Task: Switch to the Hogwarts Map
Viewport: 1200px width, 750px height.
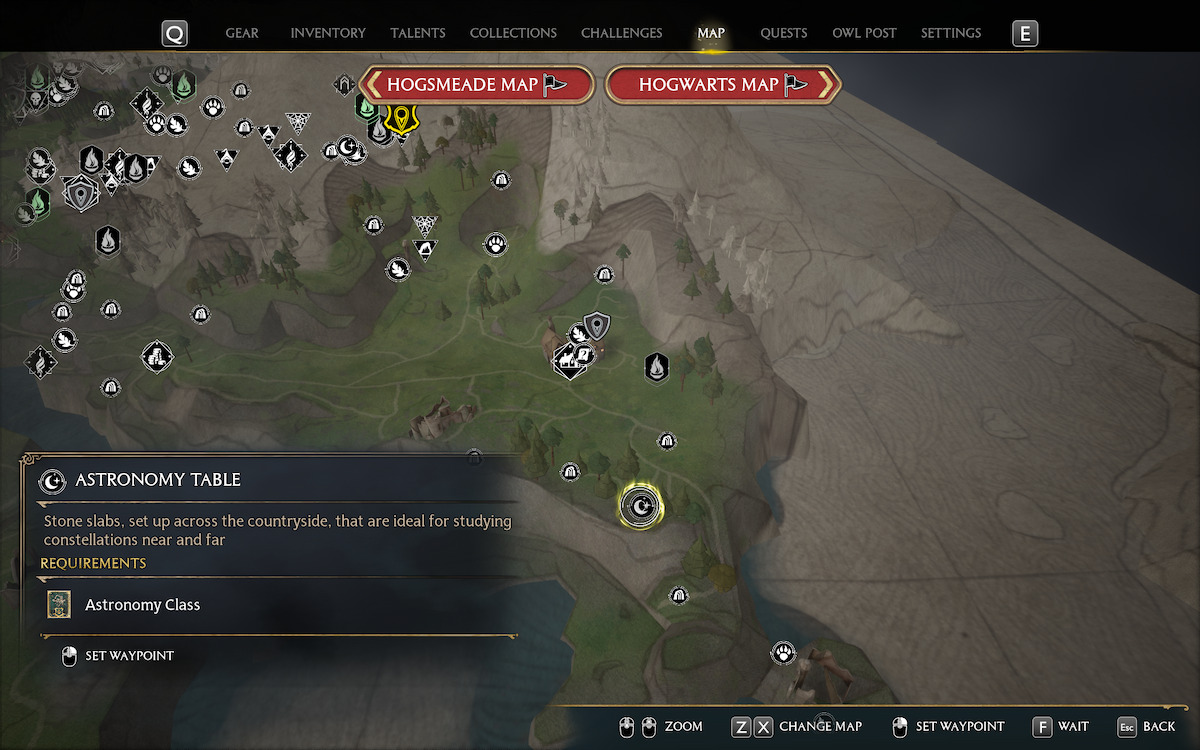Action: pyautogui.click(x=722, y=85)
